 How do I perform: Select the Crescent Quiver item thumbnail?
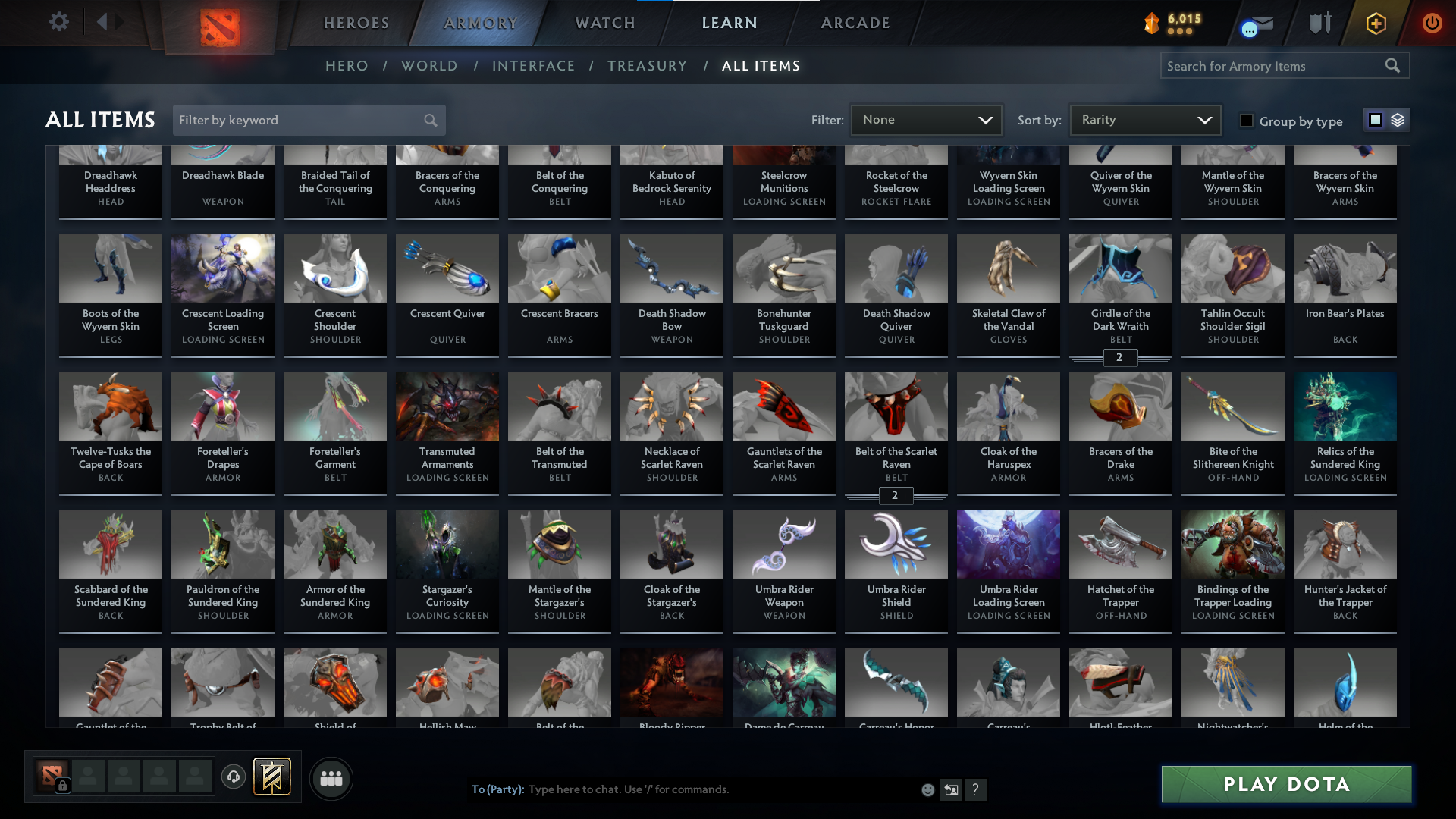point(447,268)
